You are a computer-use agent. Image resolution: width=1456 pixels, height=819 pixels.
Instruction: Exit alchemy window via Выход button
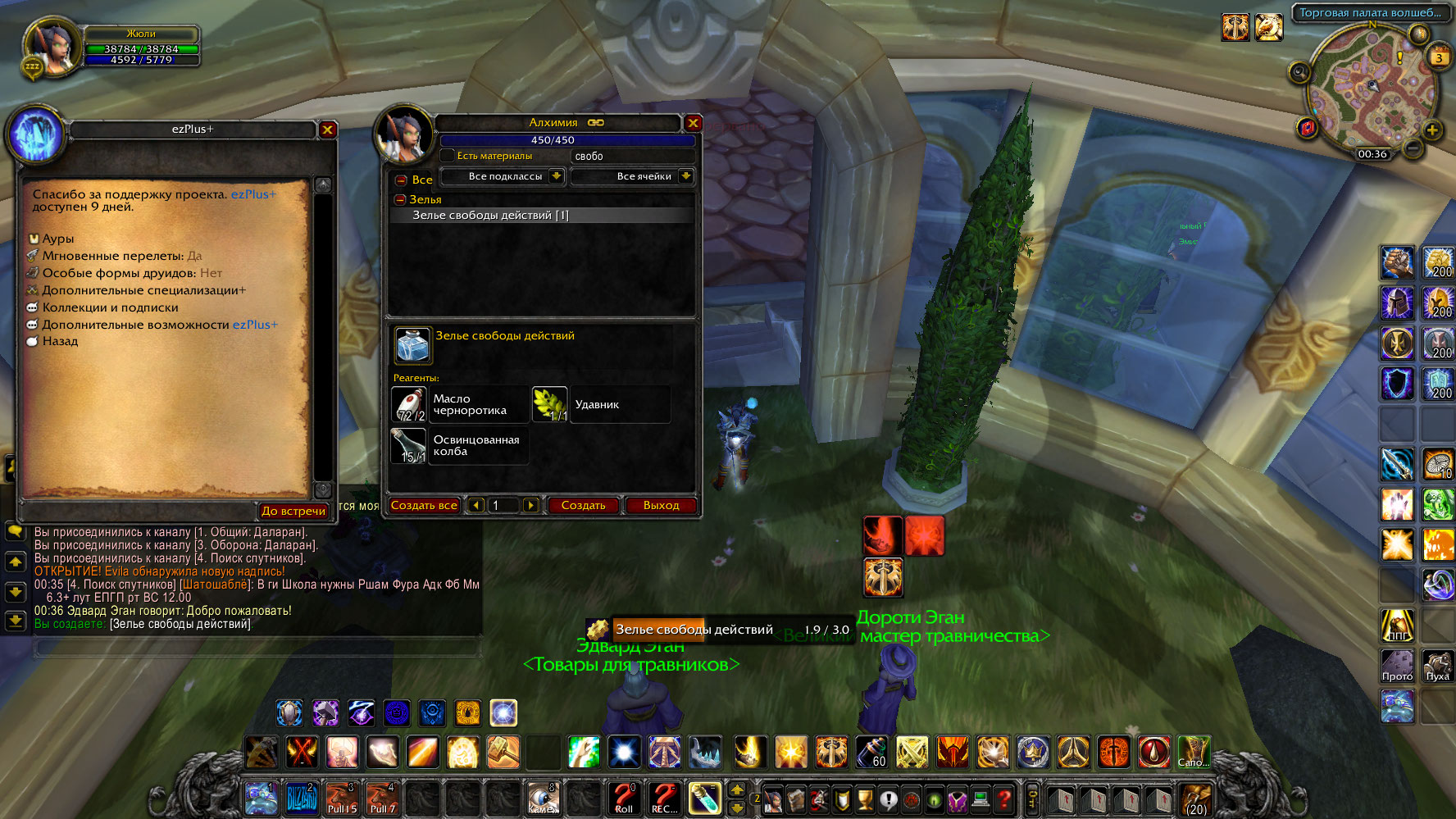point(661,505)
